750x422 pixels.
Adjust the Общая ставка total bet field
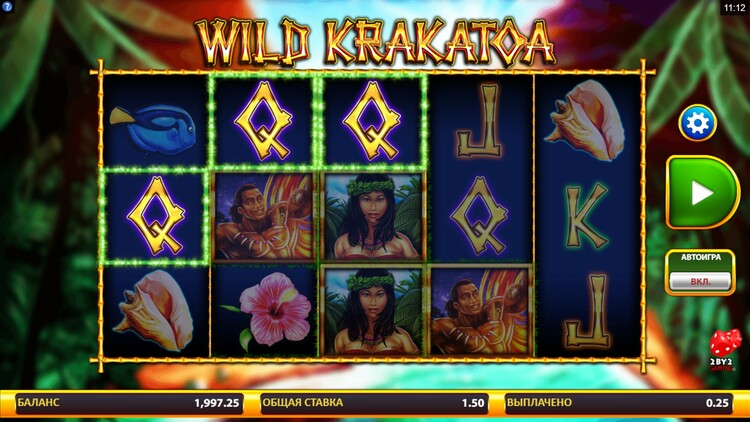(374, 403)
